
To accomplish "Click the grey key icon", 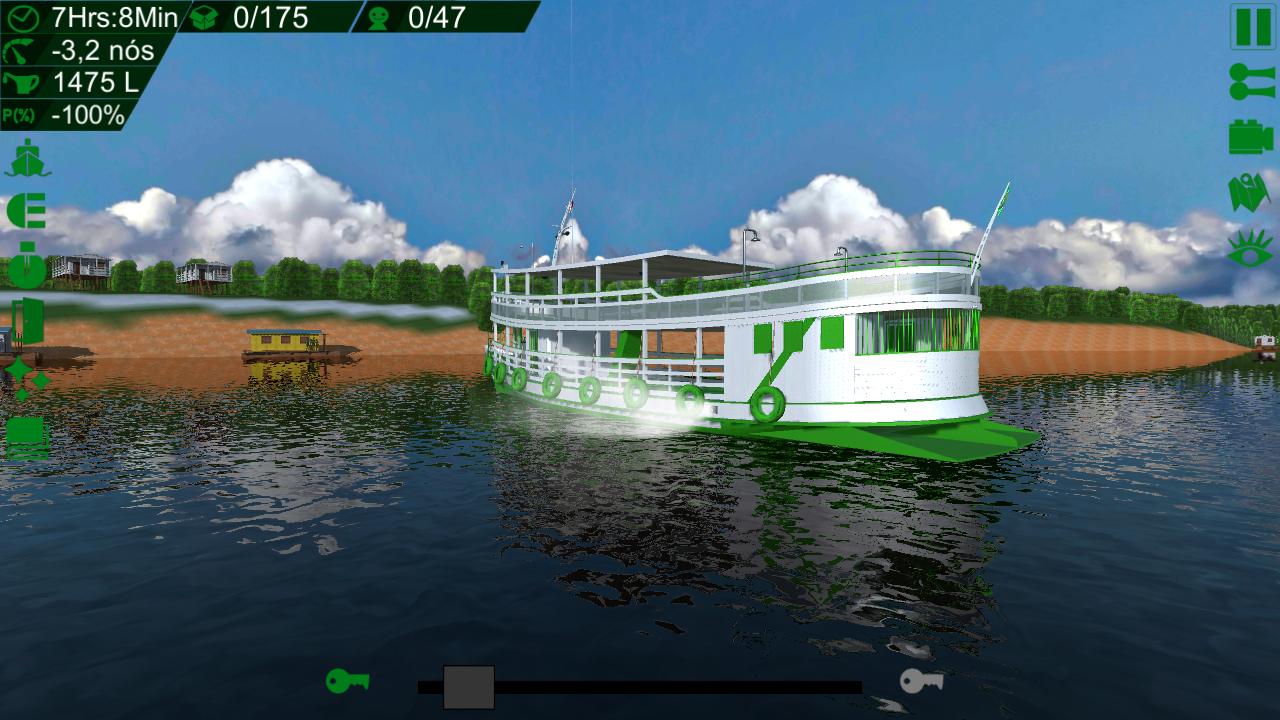I will pos(921,681).
